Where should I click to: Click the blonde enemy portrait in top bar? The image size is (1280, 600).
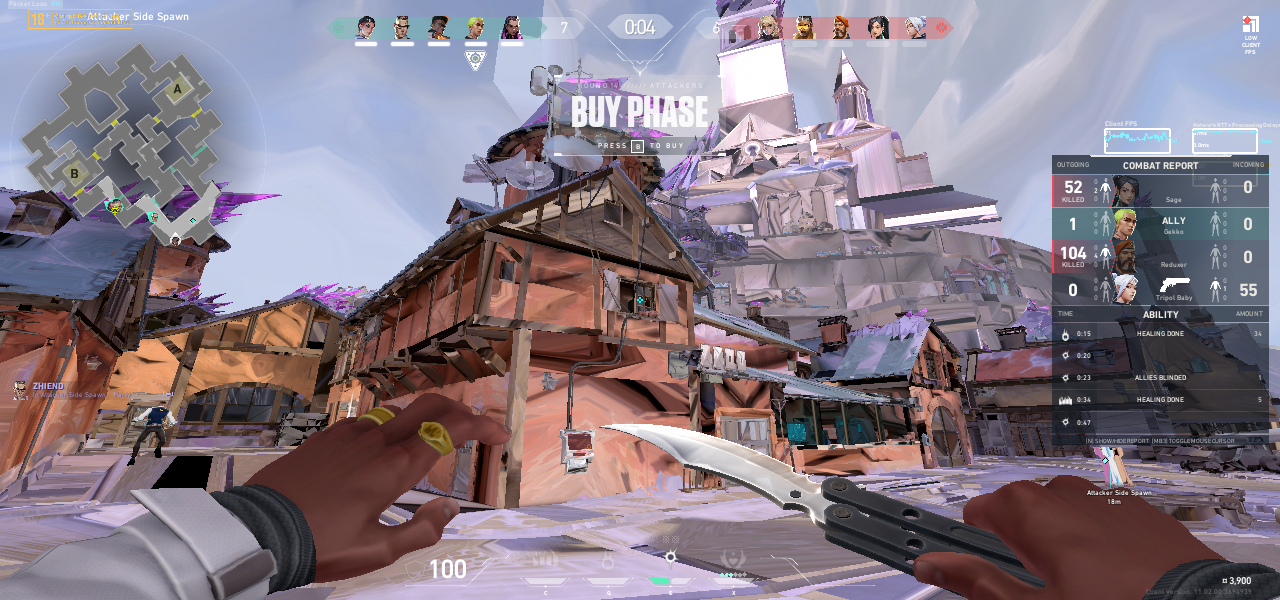tap(768, 28)
